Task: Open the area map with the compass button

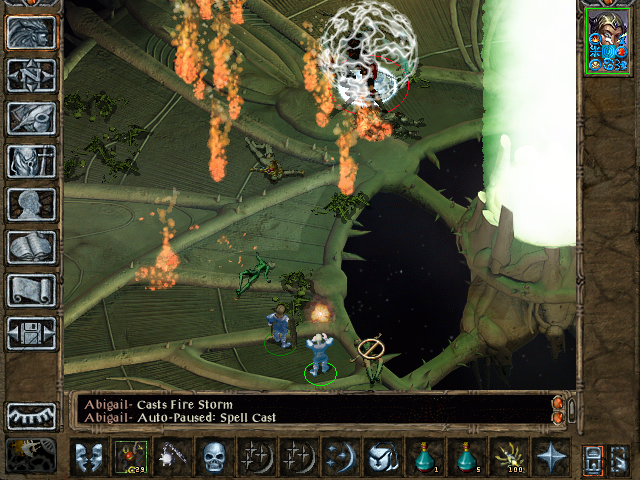Action: point(31,75)
